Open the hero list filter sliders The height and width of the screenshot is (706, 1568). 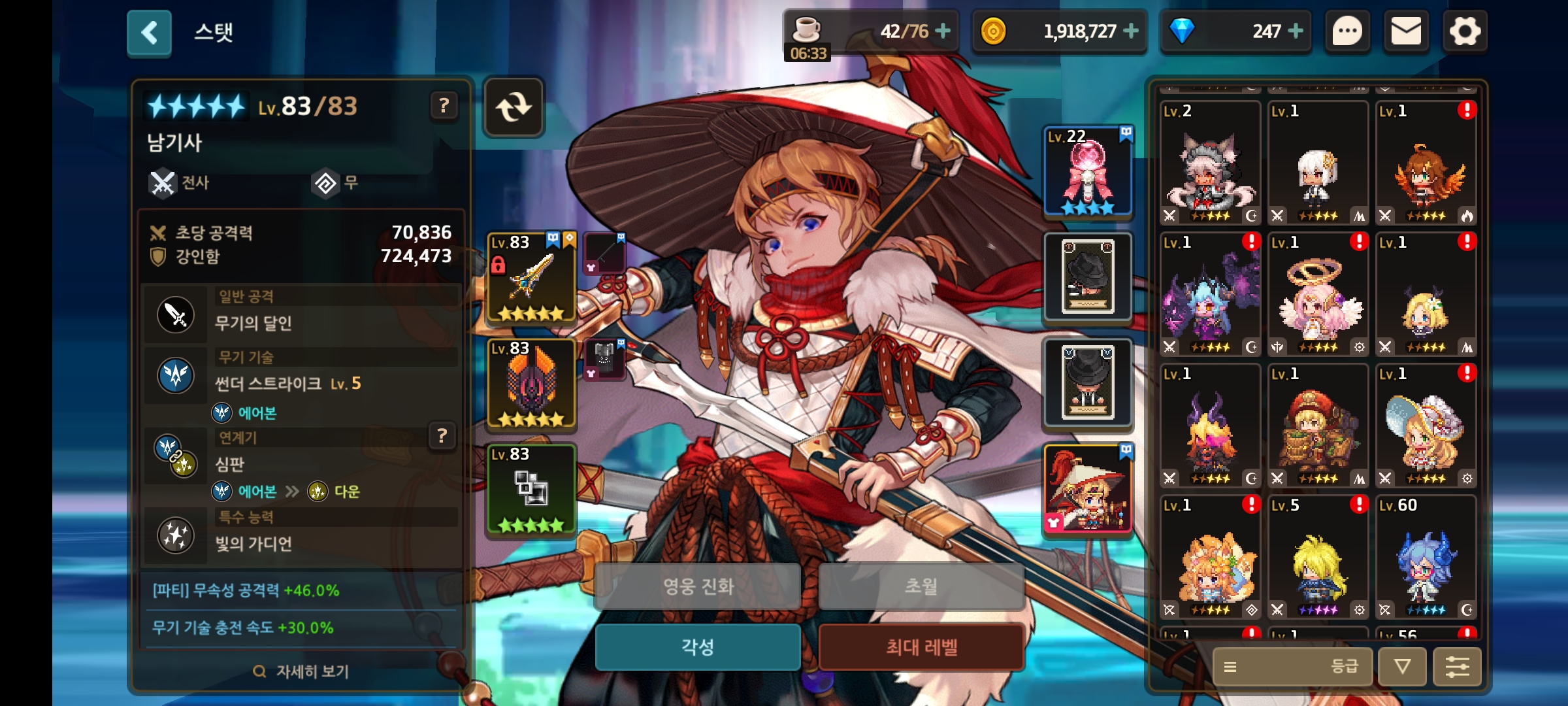(x=1457, y=667)
